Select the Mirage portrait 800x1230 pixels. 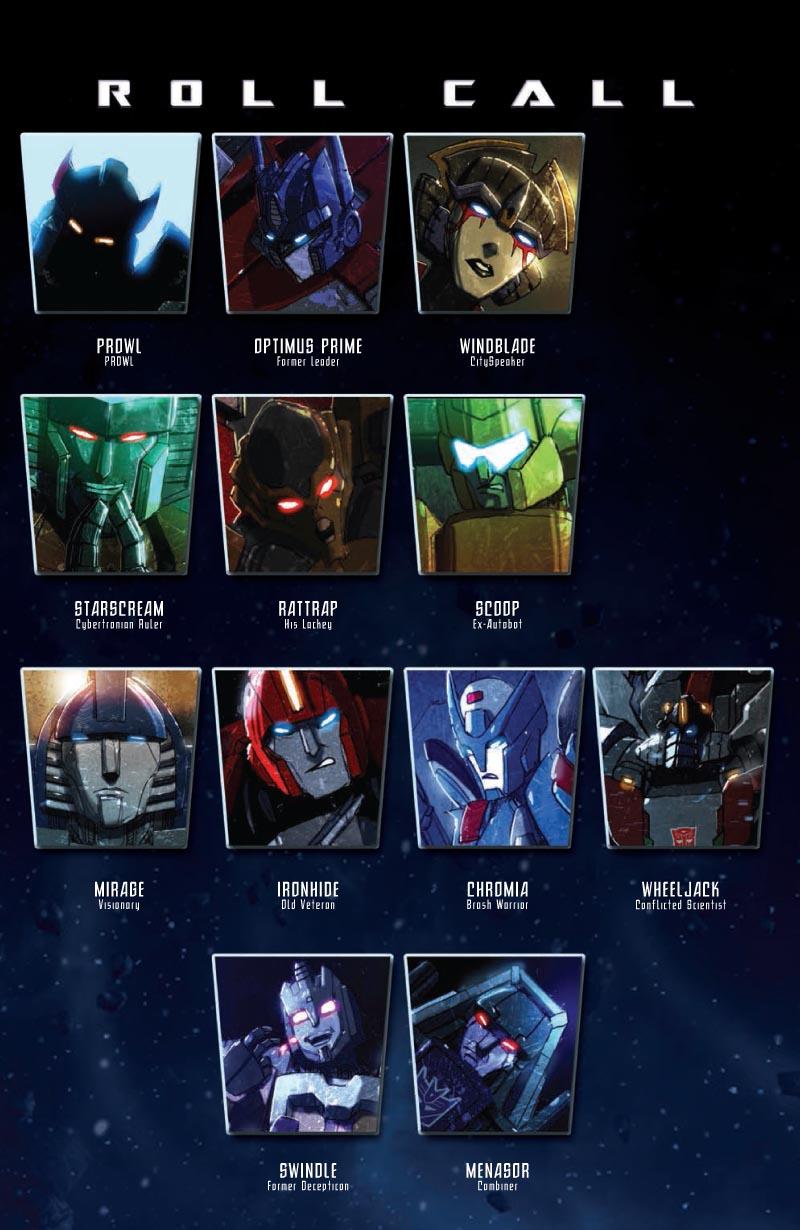[x=110, y=758]
